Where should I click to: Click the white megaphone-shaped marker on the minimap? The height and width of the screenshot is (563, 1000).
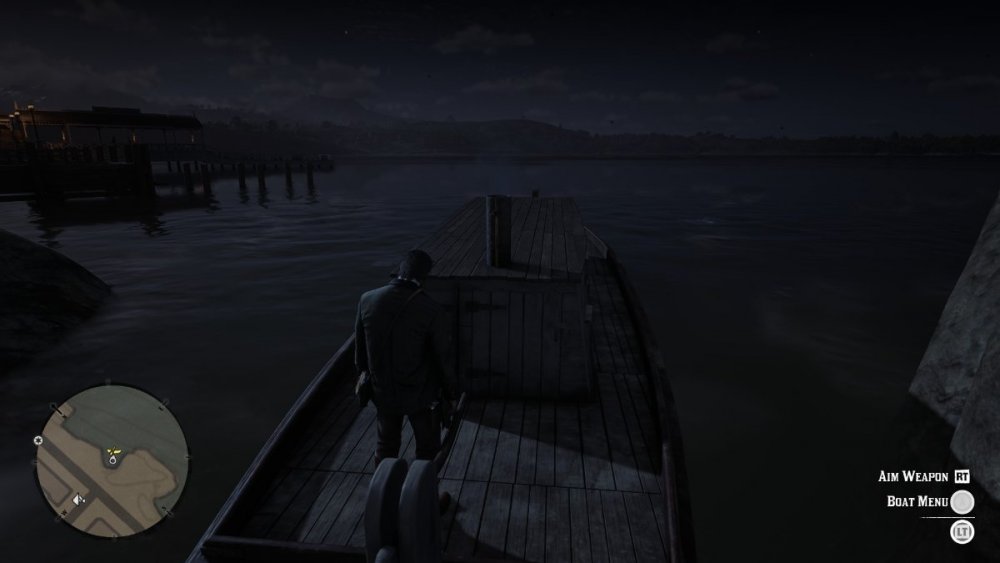[79, 498]
